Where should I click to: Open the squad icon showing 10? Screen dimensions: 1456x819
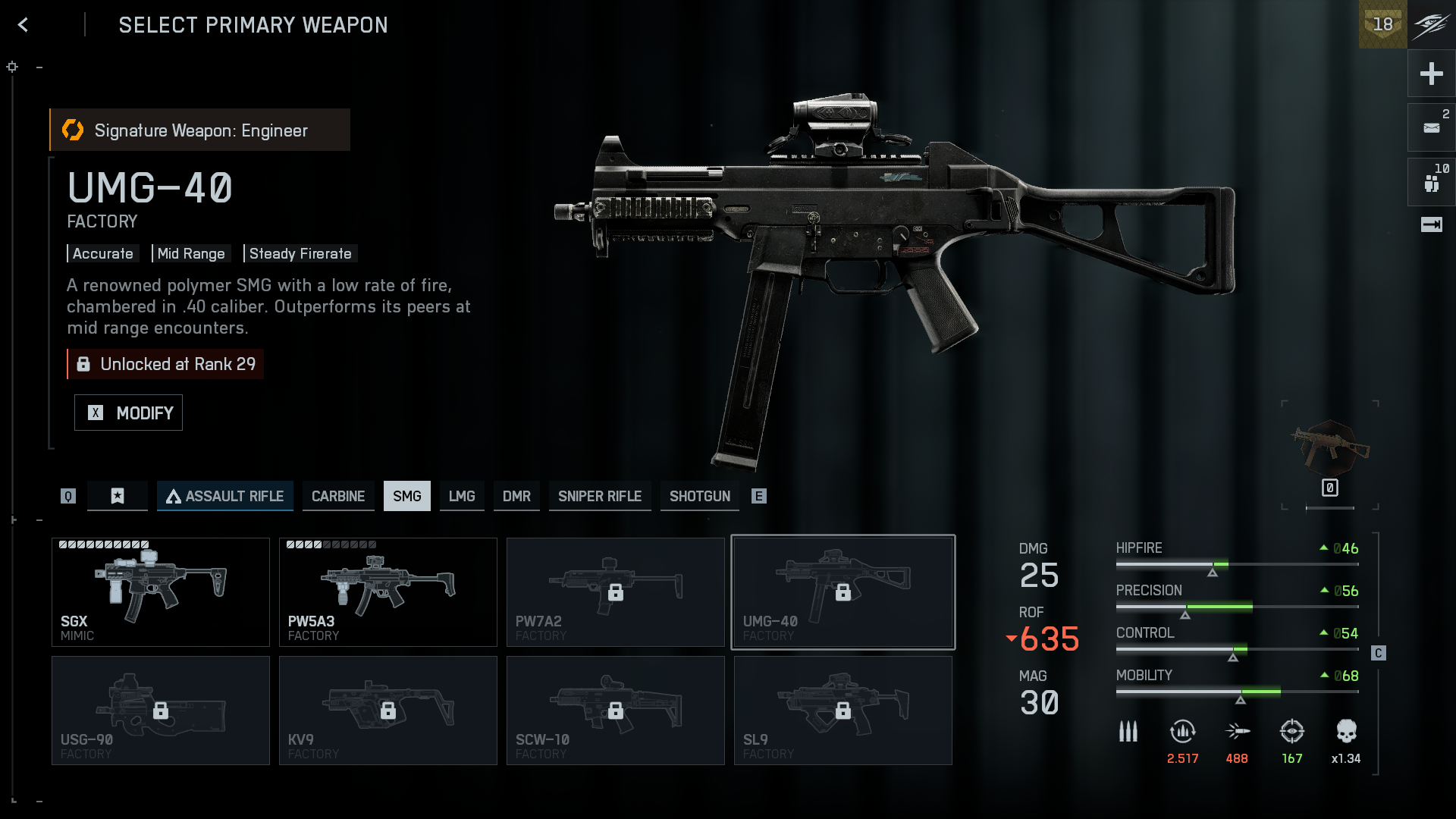click(x=1431, y=183)
